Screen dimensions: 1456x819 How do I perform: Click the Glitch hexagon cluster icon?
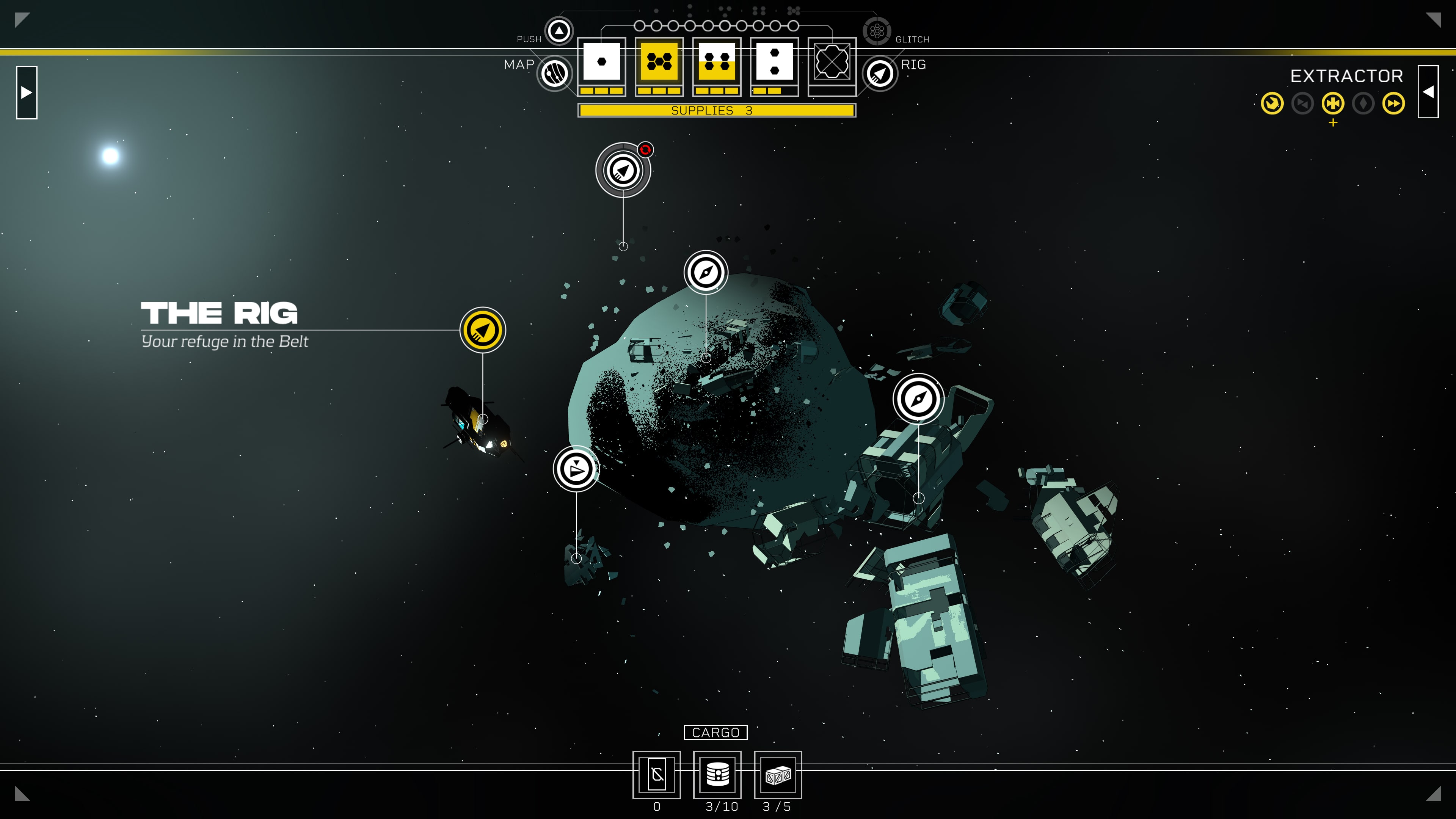(x=877, y=30)
